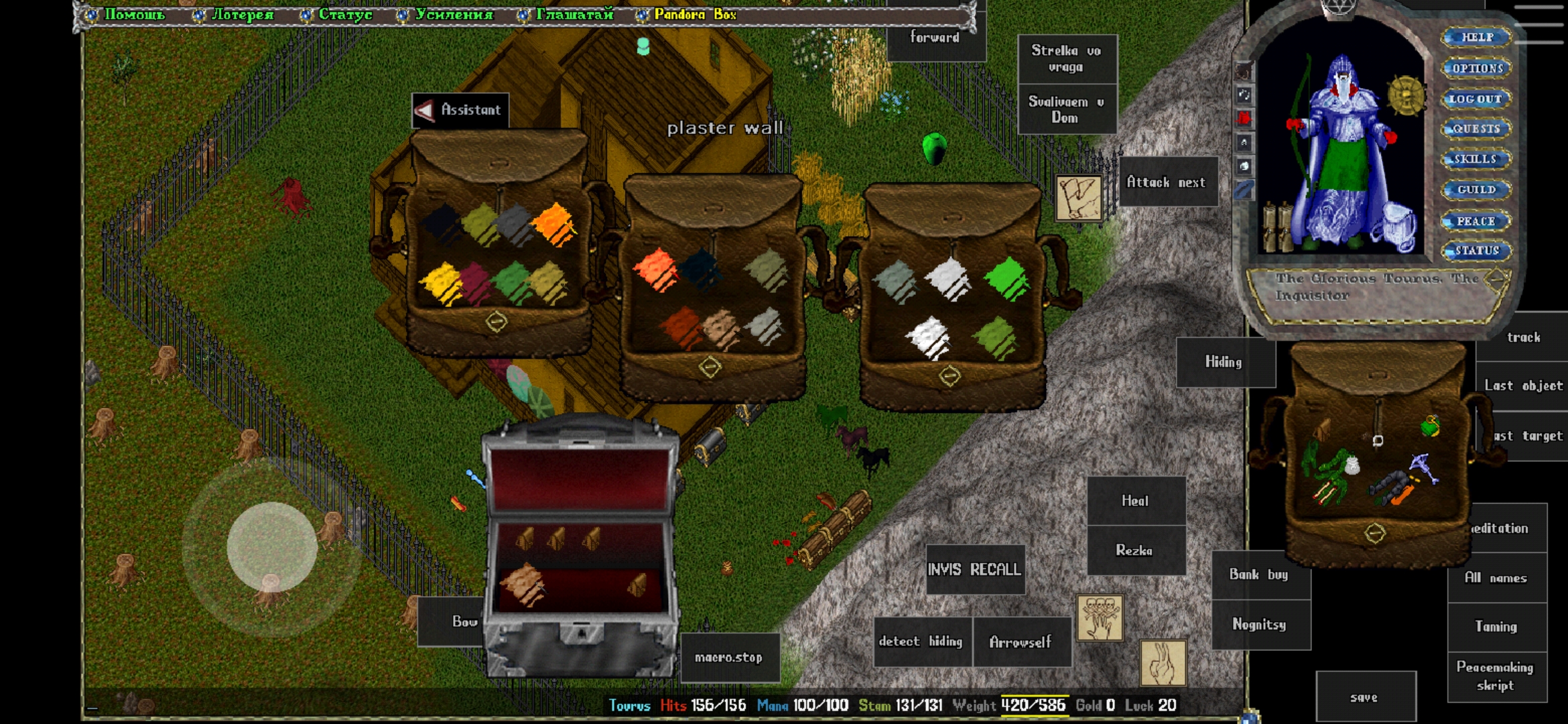This screenshot has height=724, width=1568.
Task: Stop macros with the macro.stop button
Action: [x=728, y=657]
